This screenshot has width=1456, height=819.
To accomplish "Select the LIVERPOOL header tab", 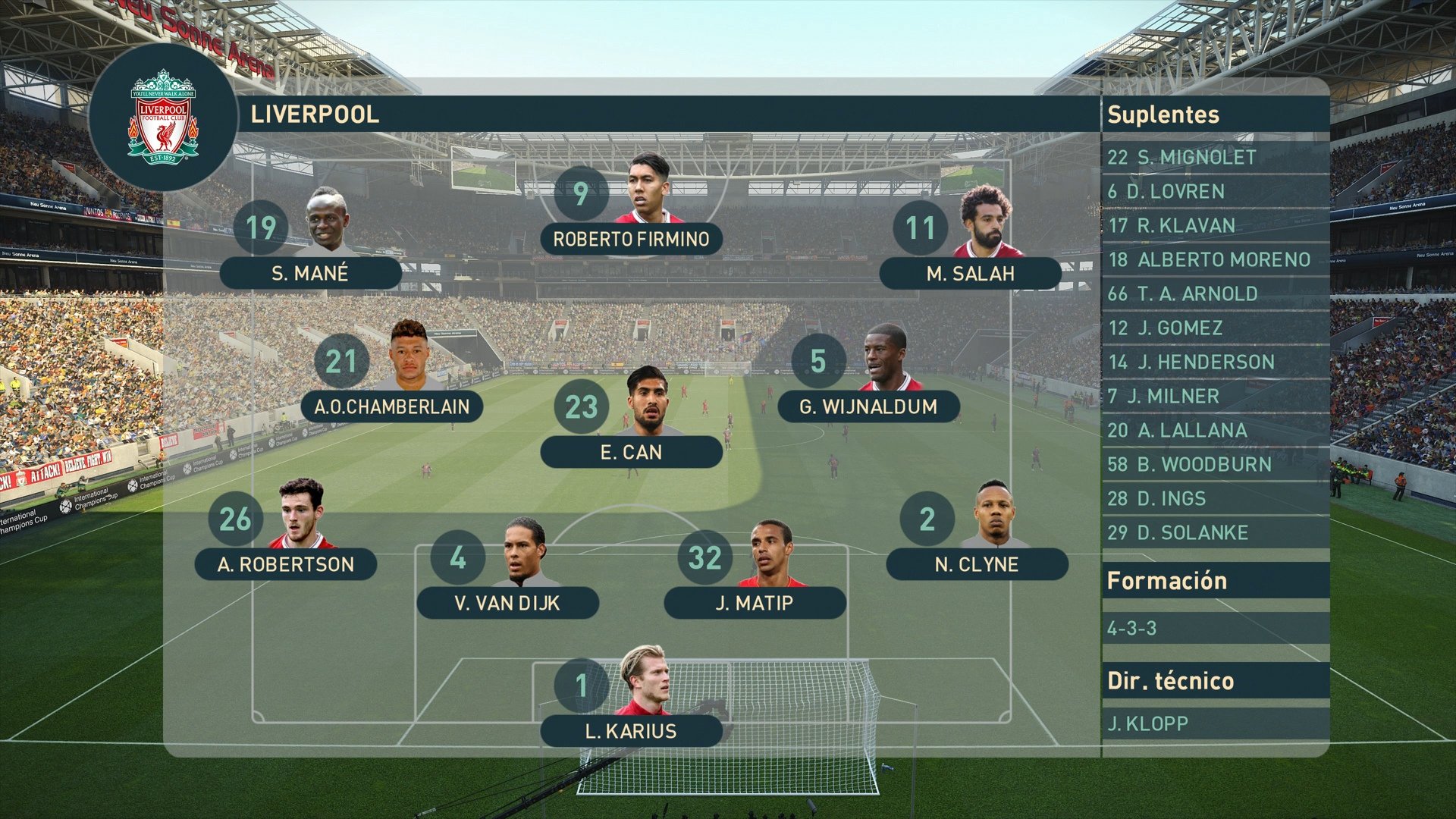I will 316,115.
